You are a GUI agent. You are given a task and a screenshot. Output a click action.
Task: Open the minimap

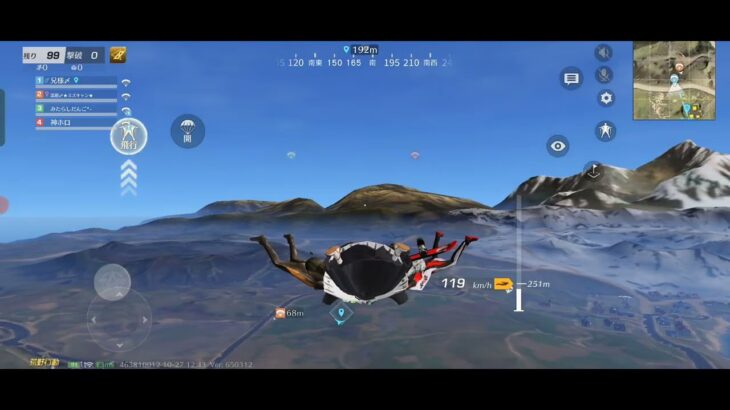coord(673,80)
